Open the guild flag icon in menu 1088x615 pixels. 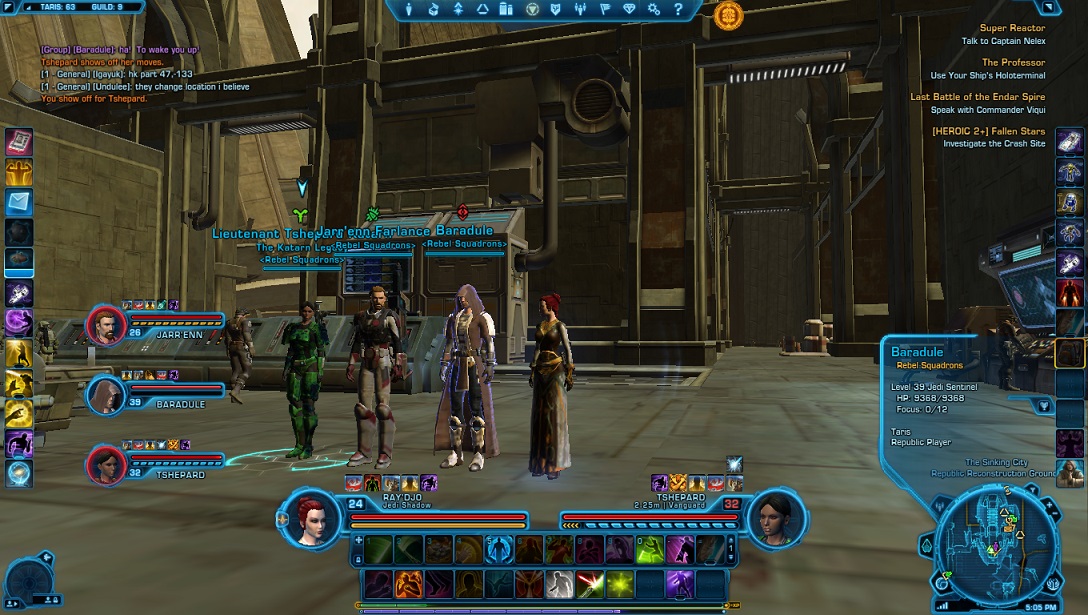coord(605,9)
